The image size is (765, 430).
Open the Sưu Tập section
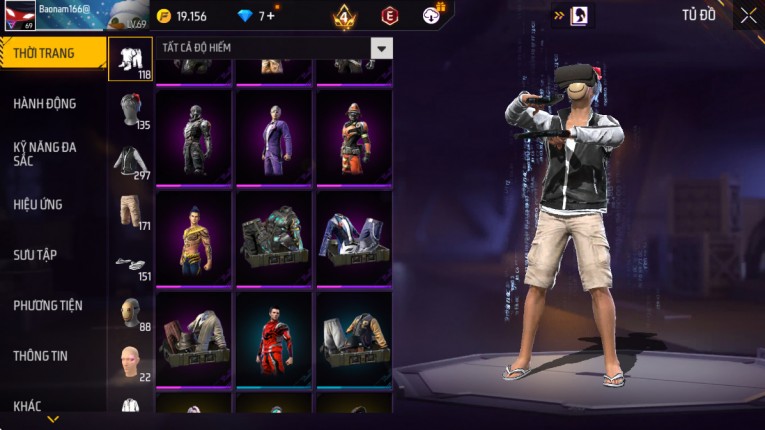pos(35,255)
